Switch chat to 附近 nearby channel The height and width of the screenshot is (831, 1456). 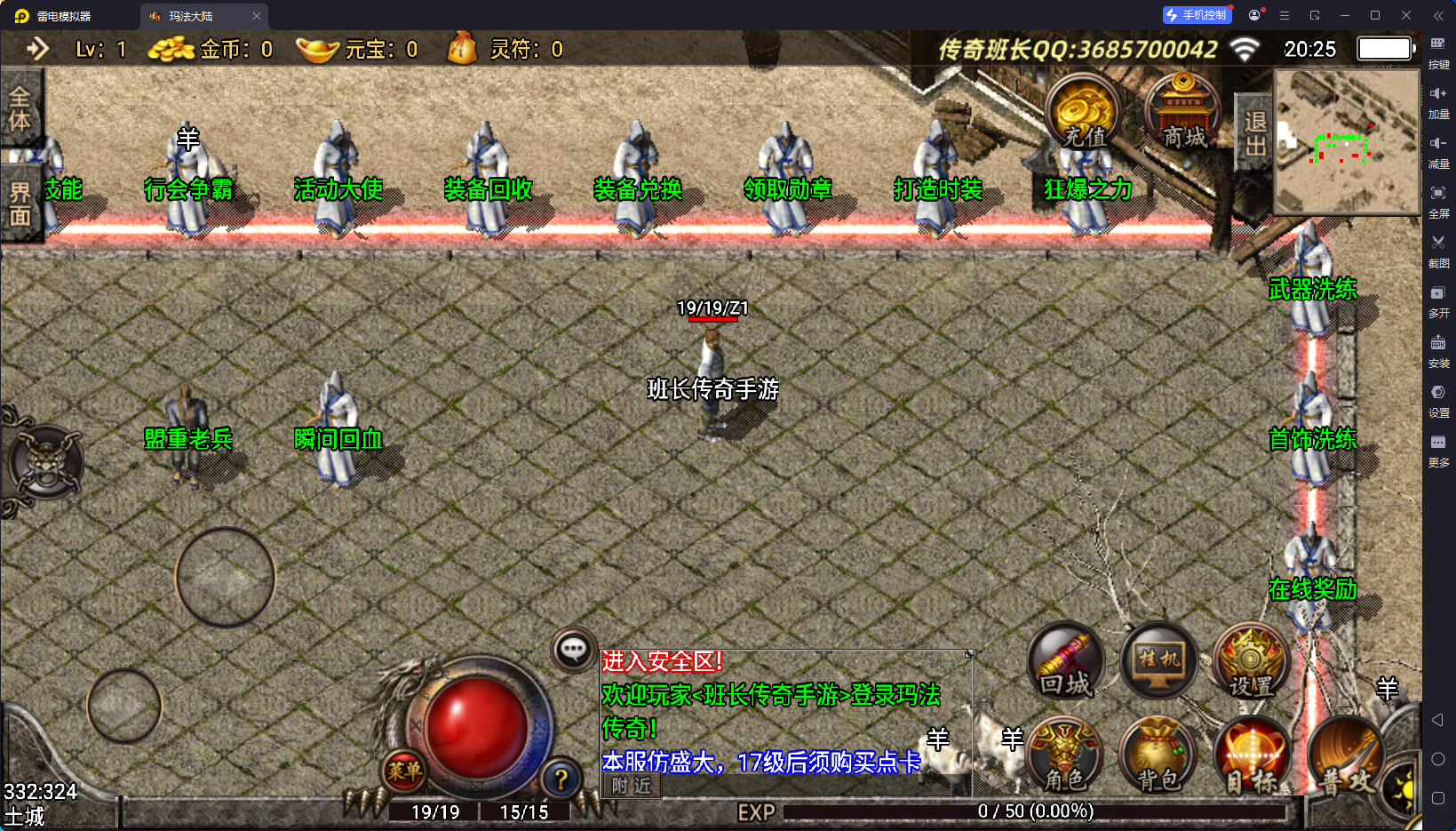[632, 786]
